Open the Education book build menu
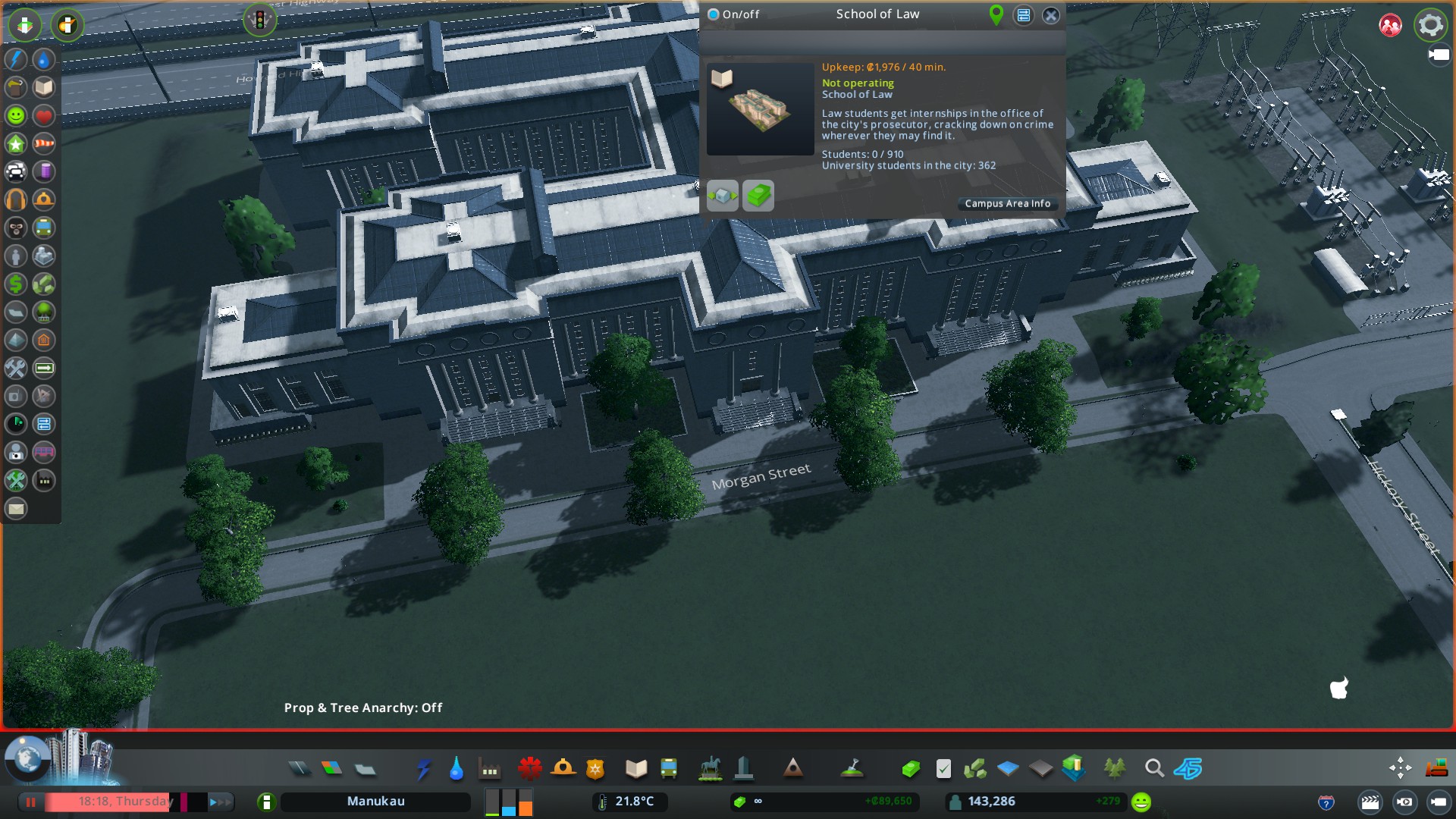 coord(636,769)
